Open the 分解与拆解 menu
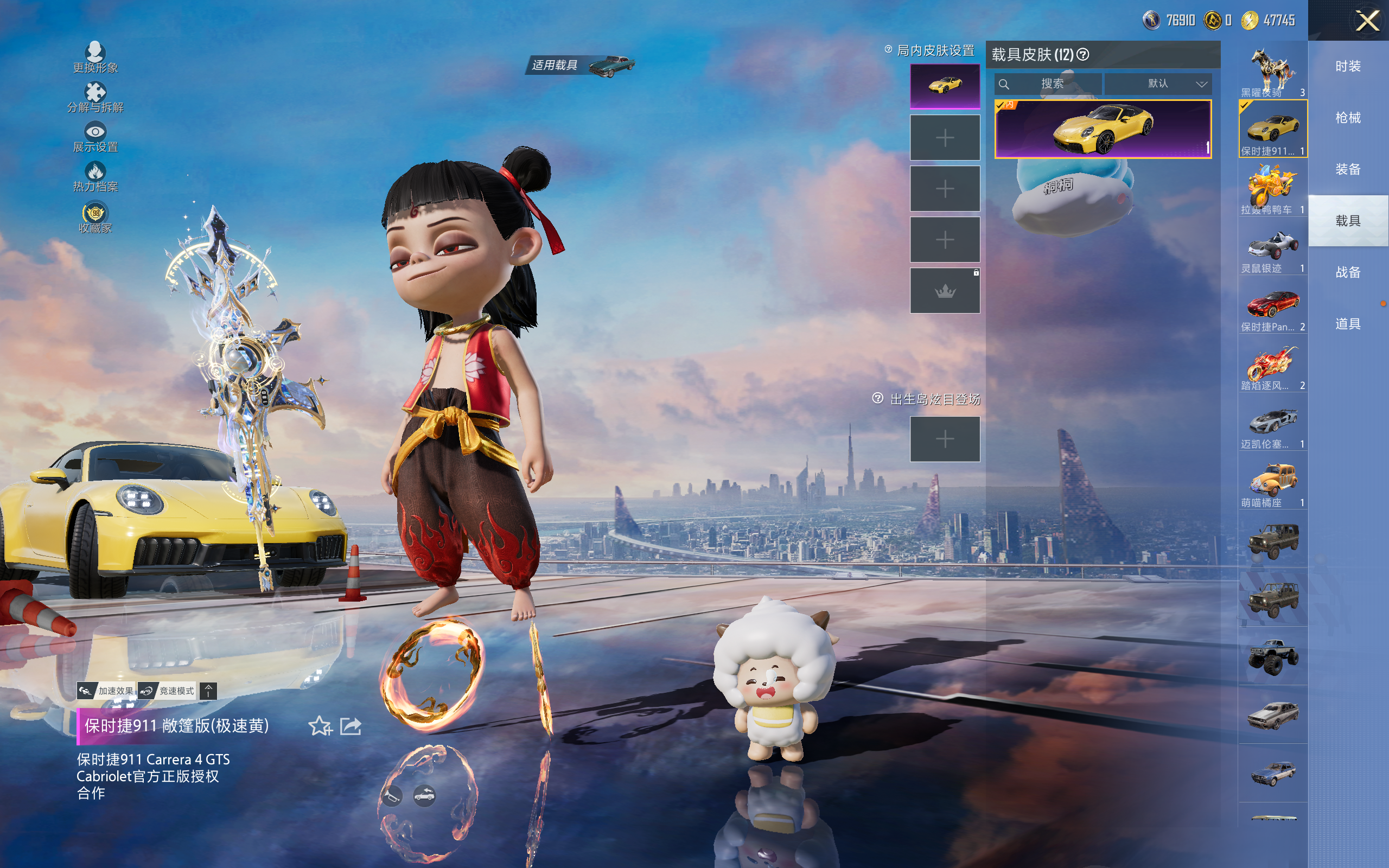The height and width of the screenshot is (868, 1389). coord(95,98)
